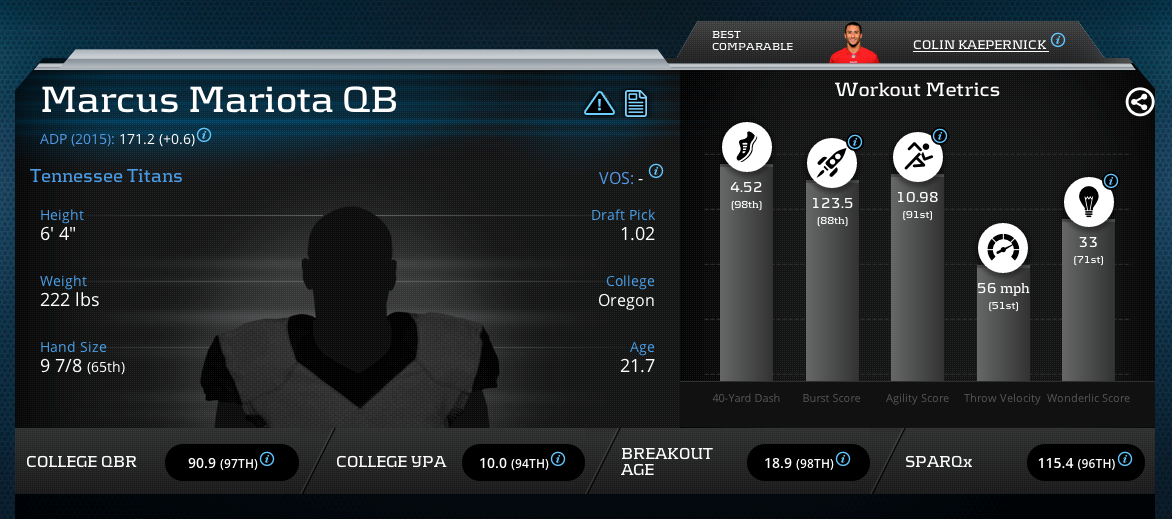Click Colin Kaepernick's headshot thumbnail

(853, 40)
